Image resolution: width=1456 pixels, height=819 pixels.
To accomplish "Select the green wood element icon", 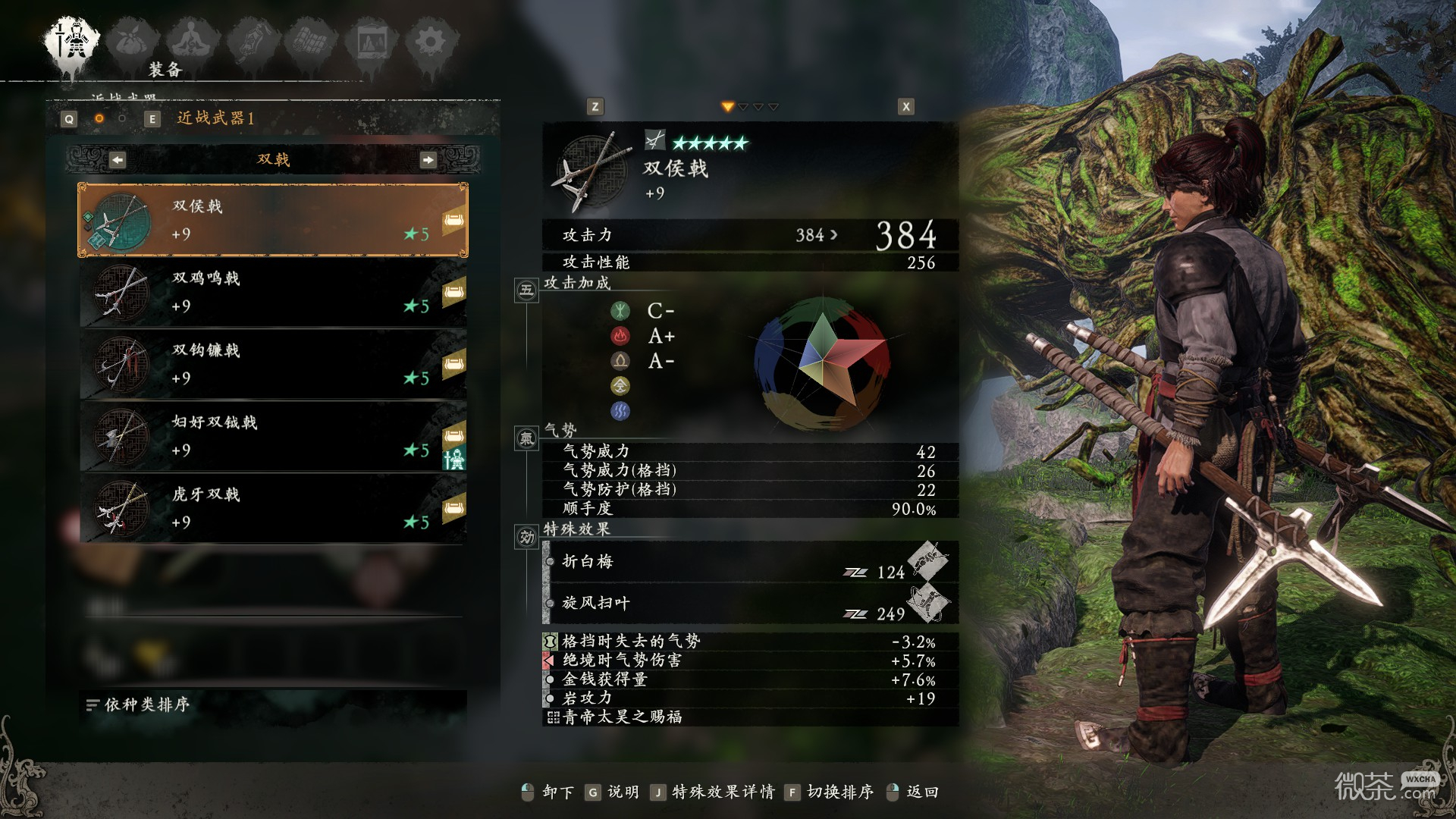I will (x=622, y=310).
